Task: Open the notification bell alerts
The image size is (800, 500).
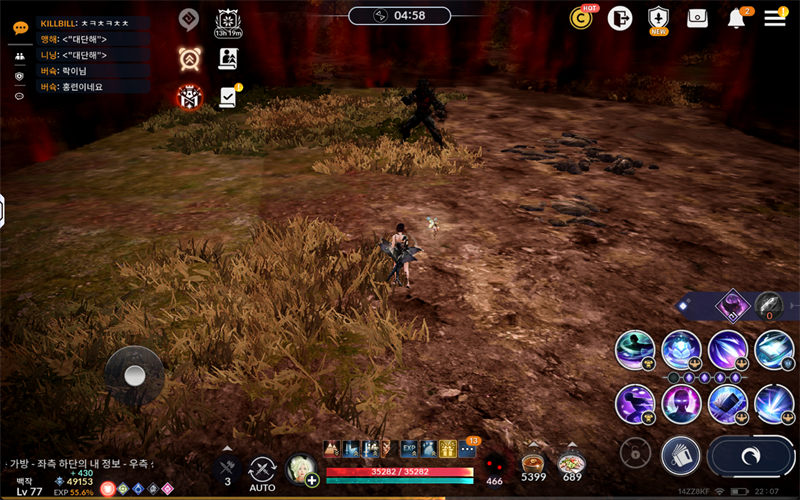Action: [737, 18]
